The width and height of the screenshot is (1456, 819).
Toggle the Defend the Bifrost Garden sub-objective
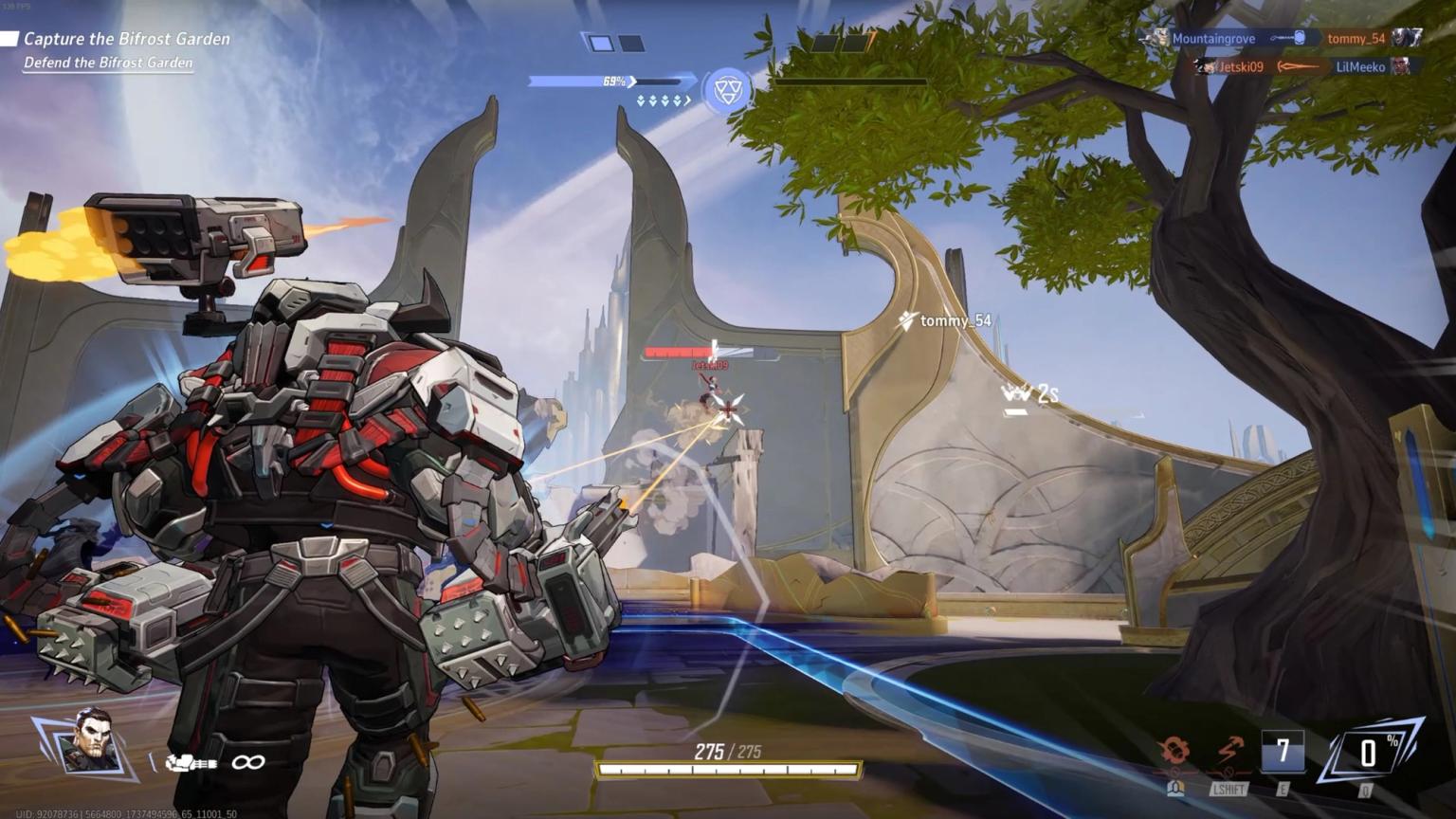pyautogui.click(x=107, y=64)
